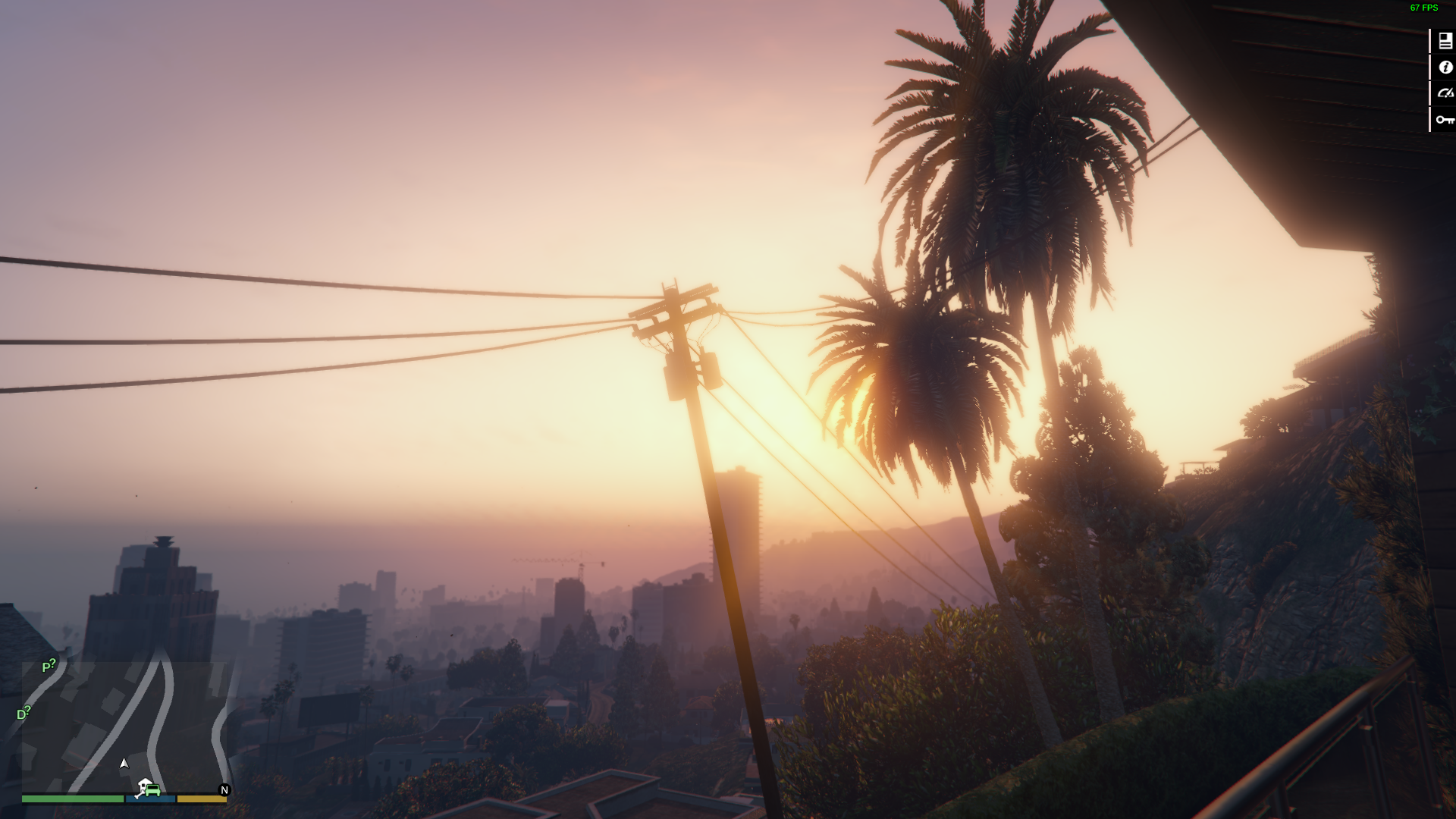Click the green car blip on minimap
This screenshot has width=1456, height=819.
(152, 790)
